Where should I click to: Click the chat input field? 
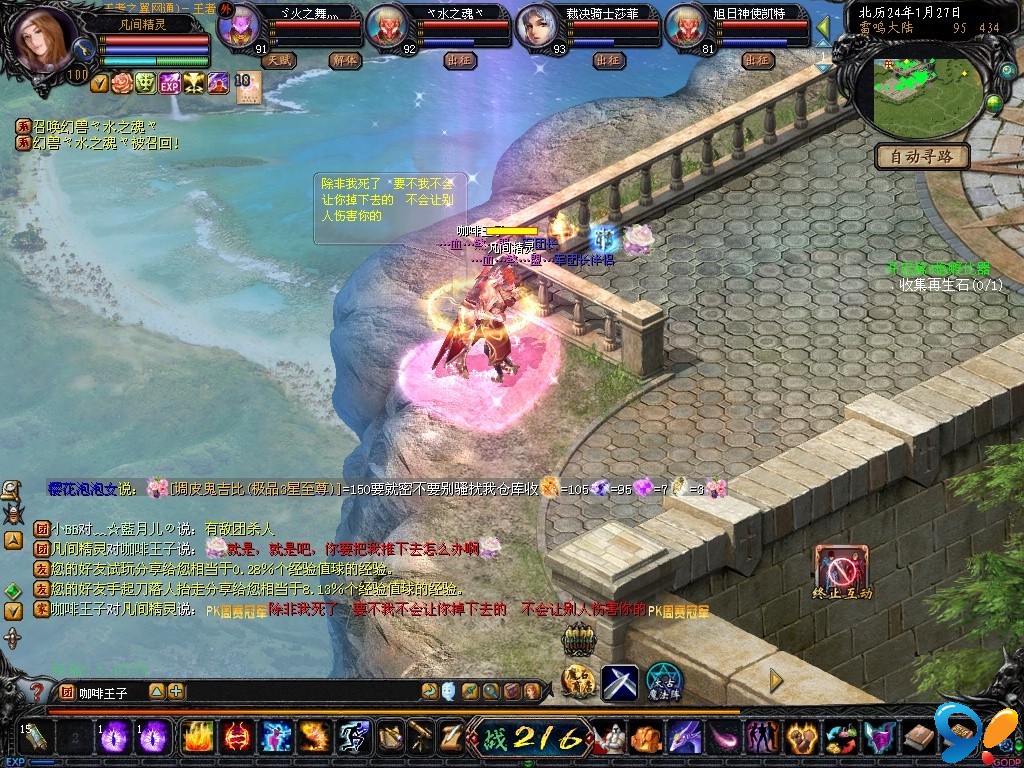(300, 691)
